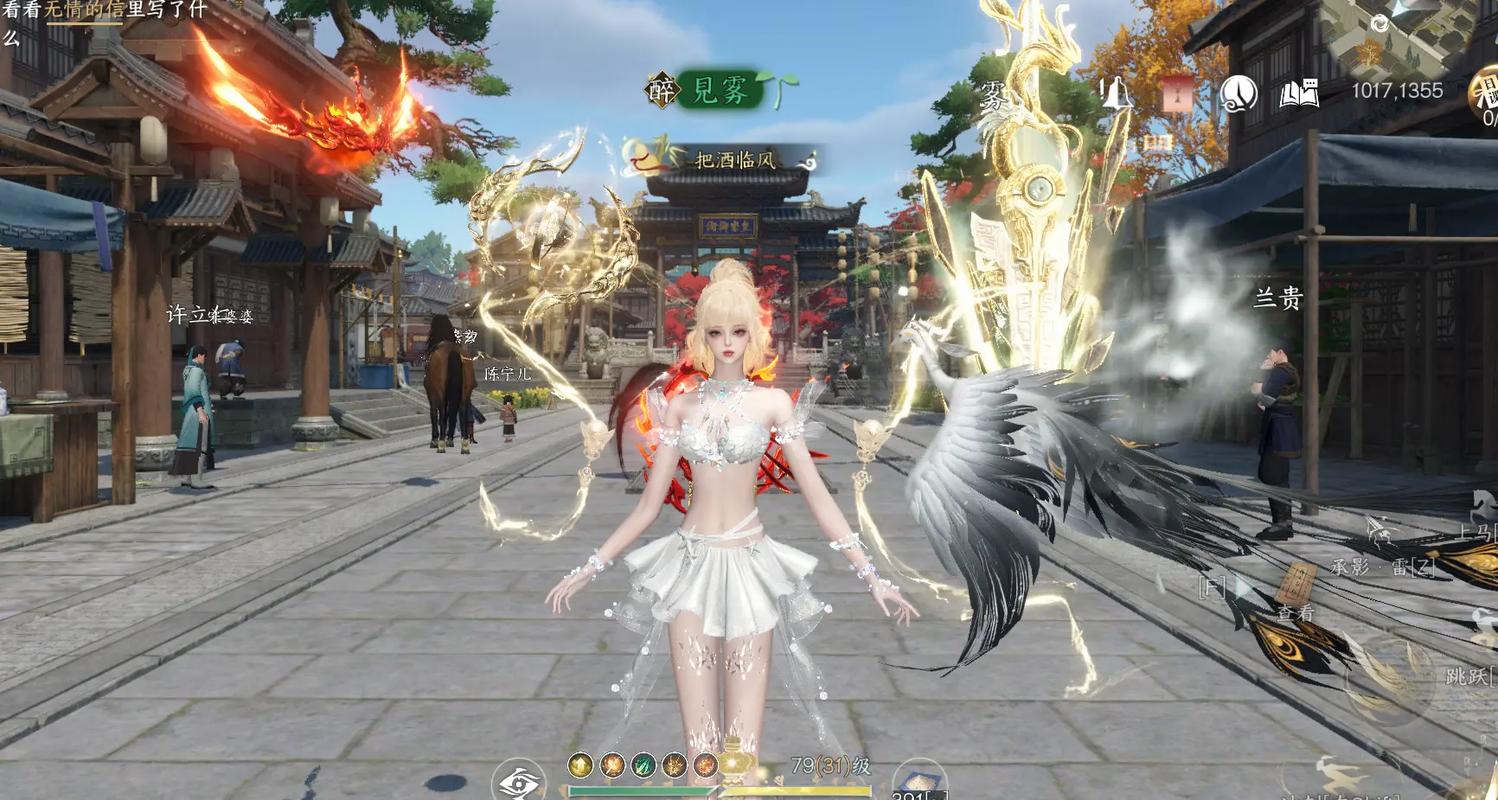Open the clock and cloud schedule icon
The width and height of the screenshot is (1498, 800).
tap(1238, 93)
